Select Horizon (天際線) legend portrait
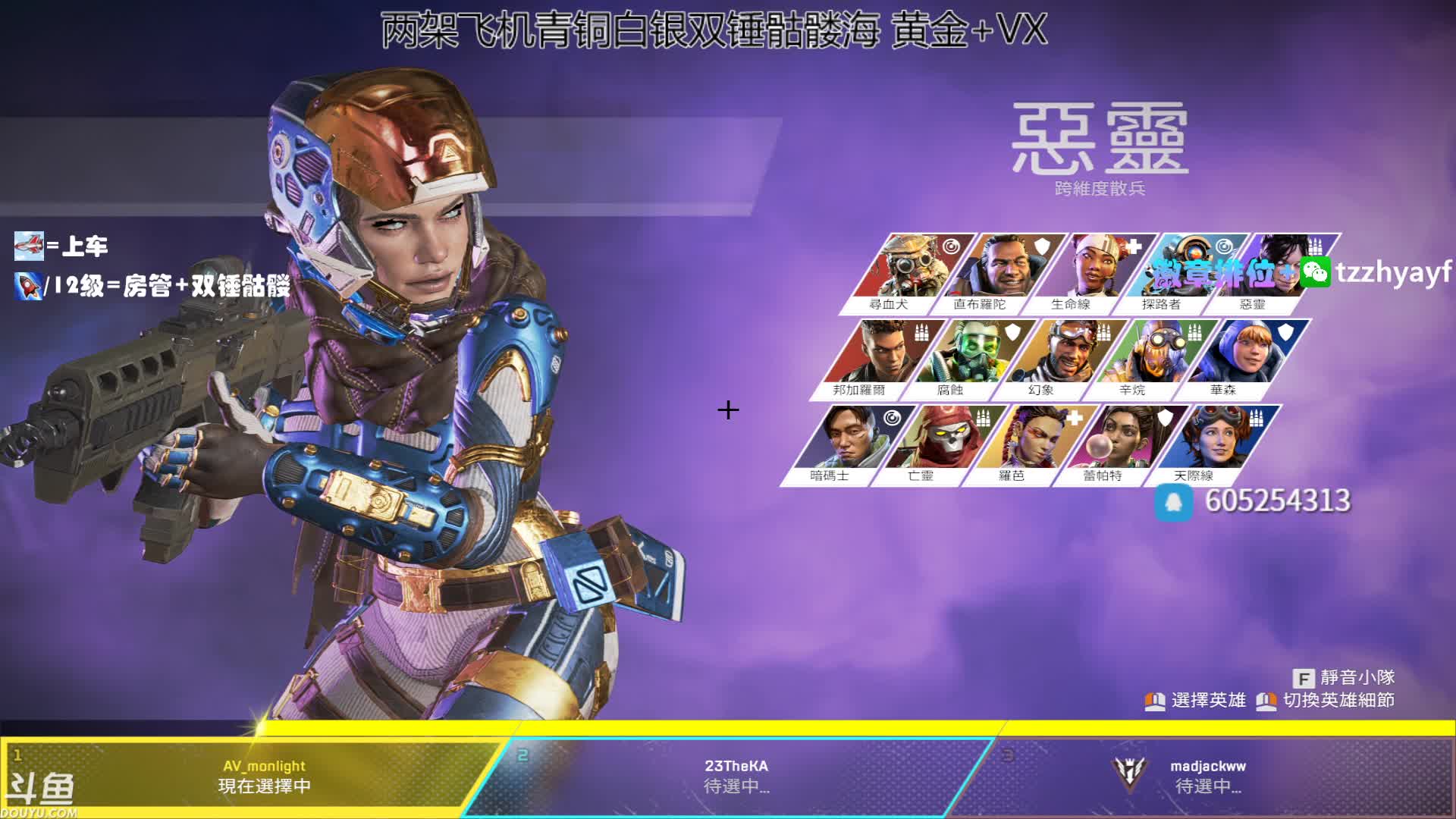1456x819 pixels. pos(1212,444)
